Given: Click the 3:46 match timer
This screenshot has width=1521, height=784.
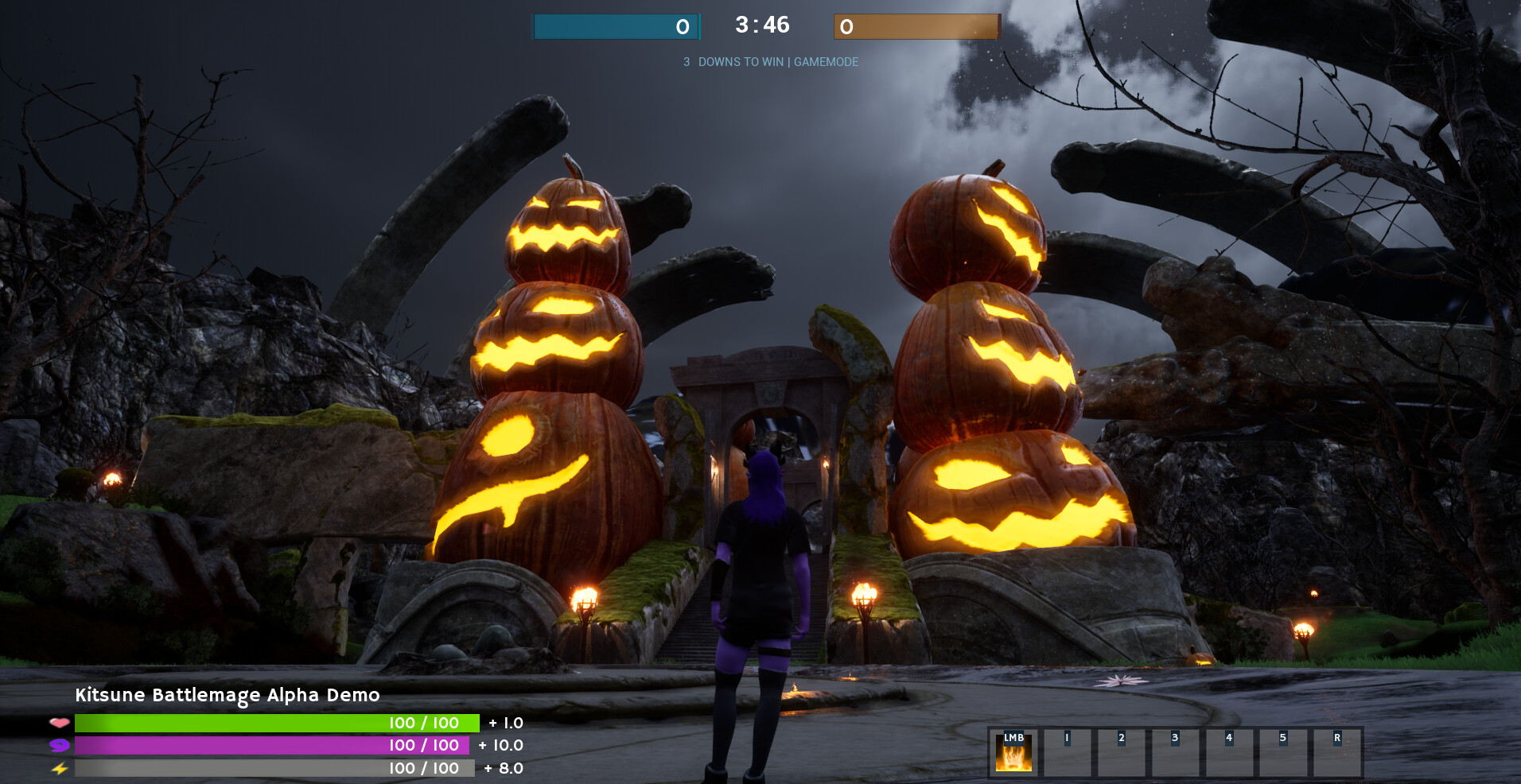Looking at the screenshot, I should pos(761,26).
